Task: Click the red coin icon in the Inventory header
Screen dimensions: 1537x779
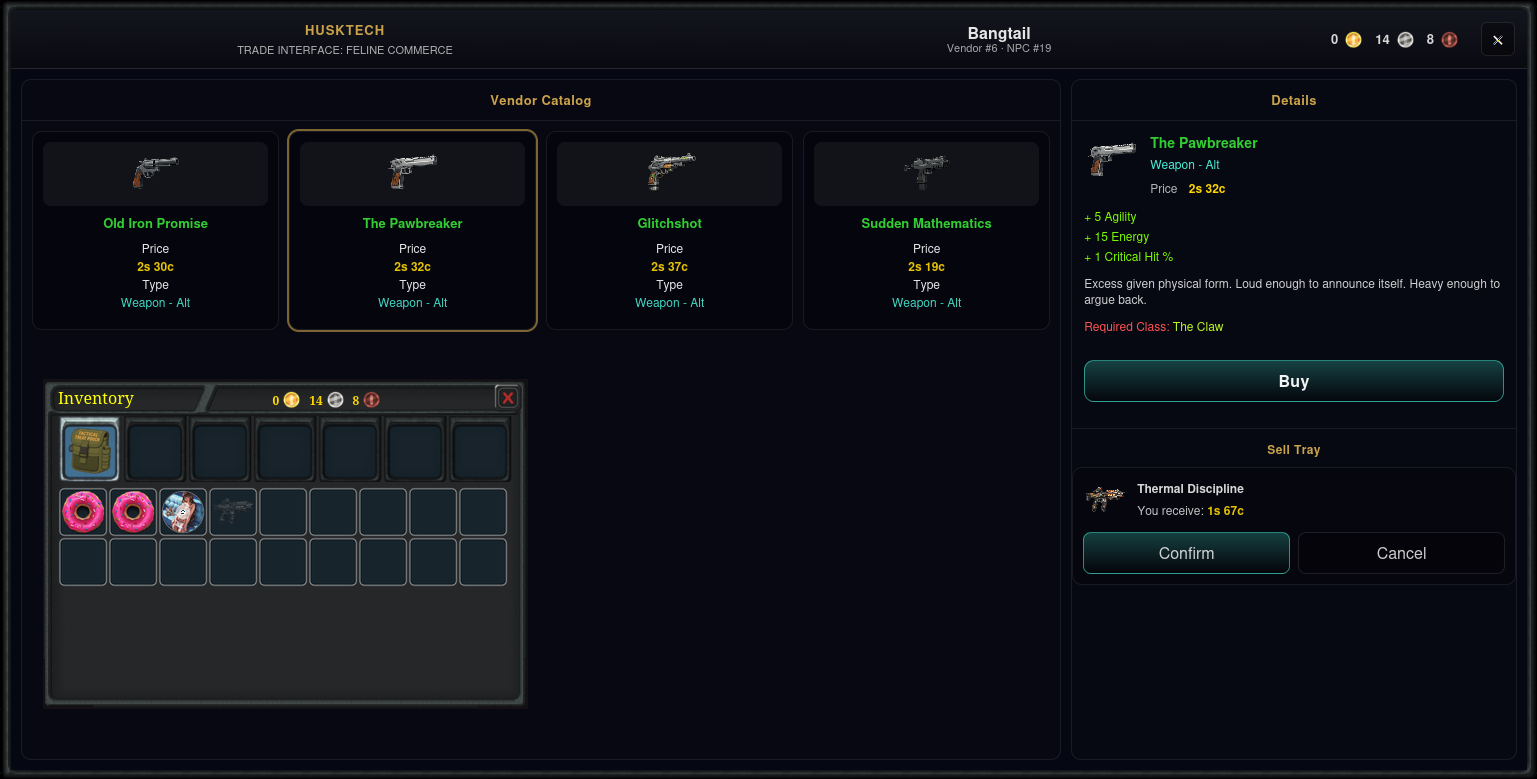Action: (370, 400)
